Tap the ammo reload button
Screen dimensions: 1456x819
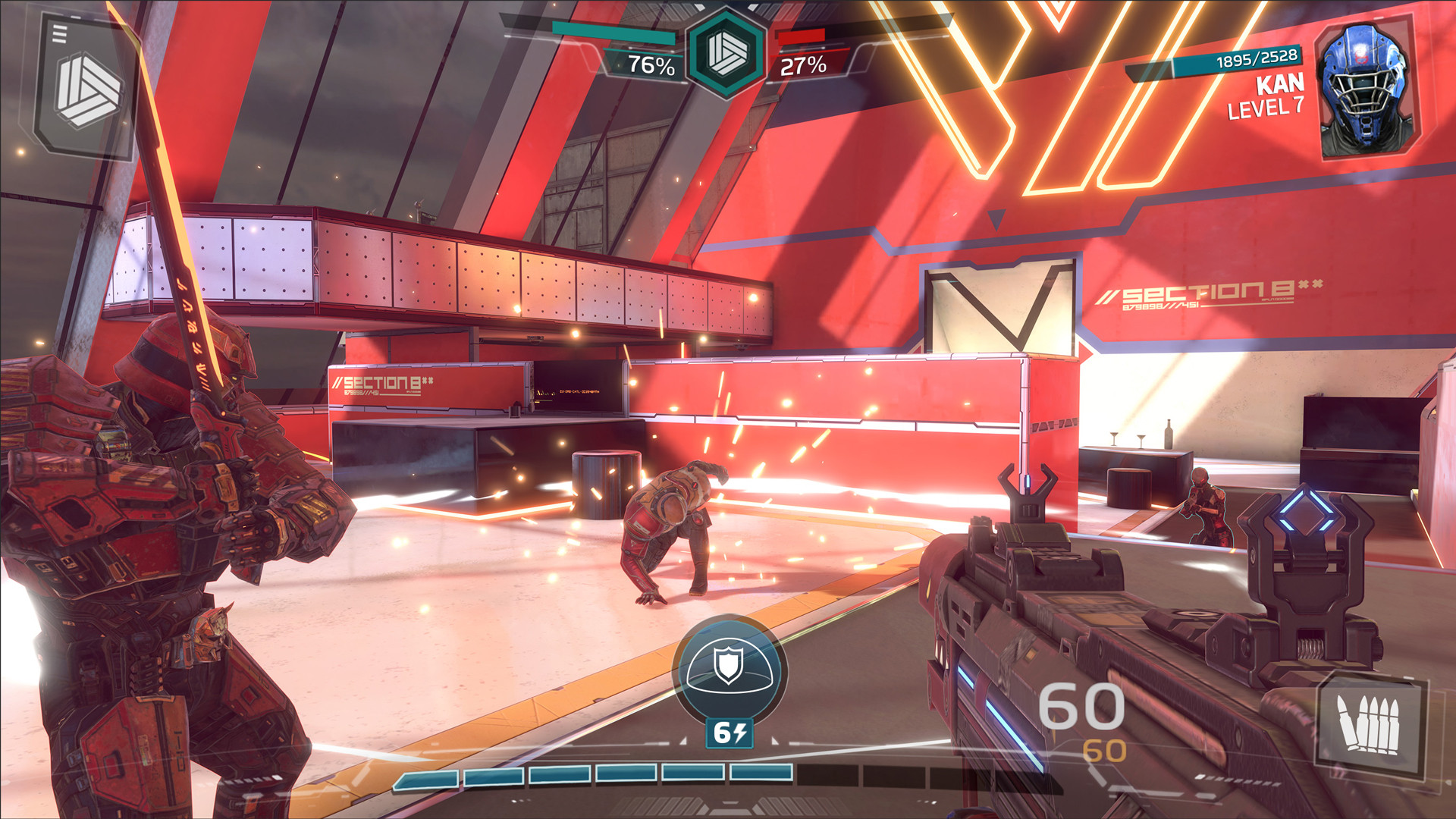[x=1370, y=725]
